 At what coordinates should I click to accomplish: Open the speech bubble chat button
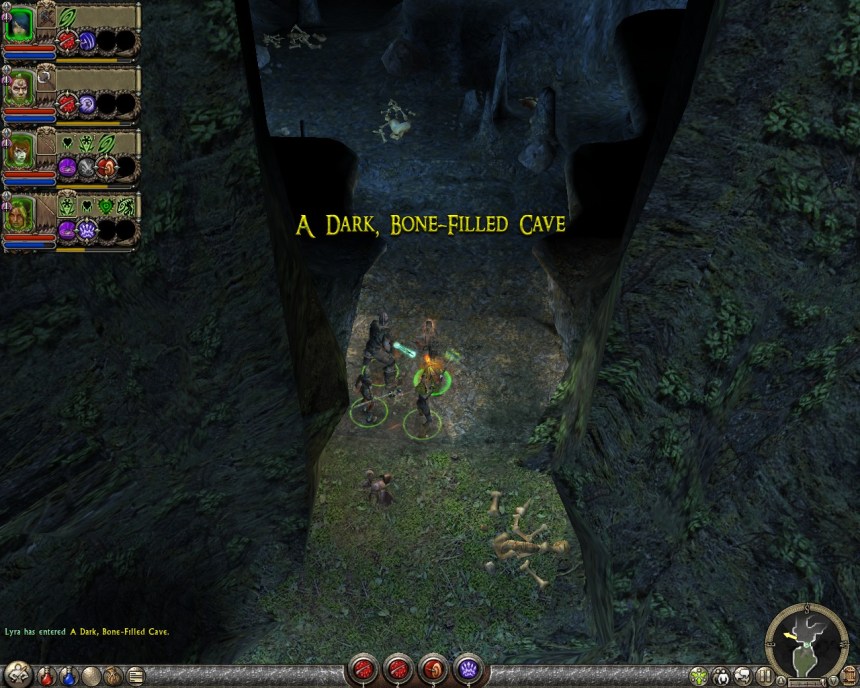[744, 676]
